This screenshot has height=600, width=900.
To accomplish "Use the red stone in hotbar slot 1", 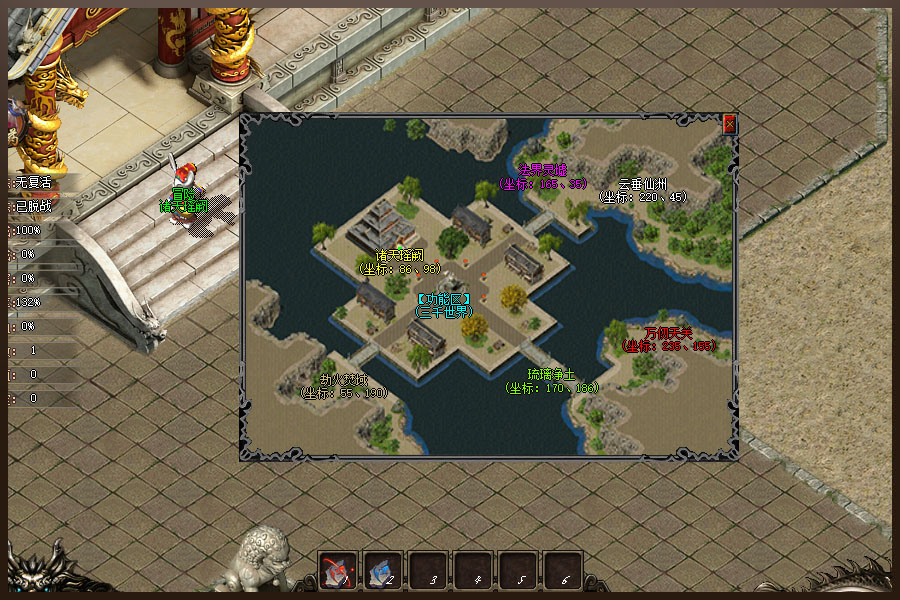I will [338, 570].
